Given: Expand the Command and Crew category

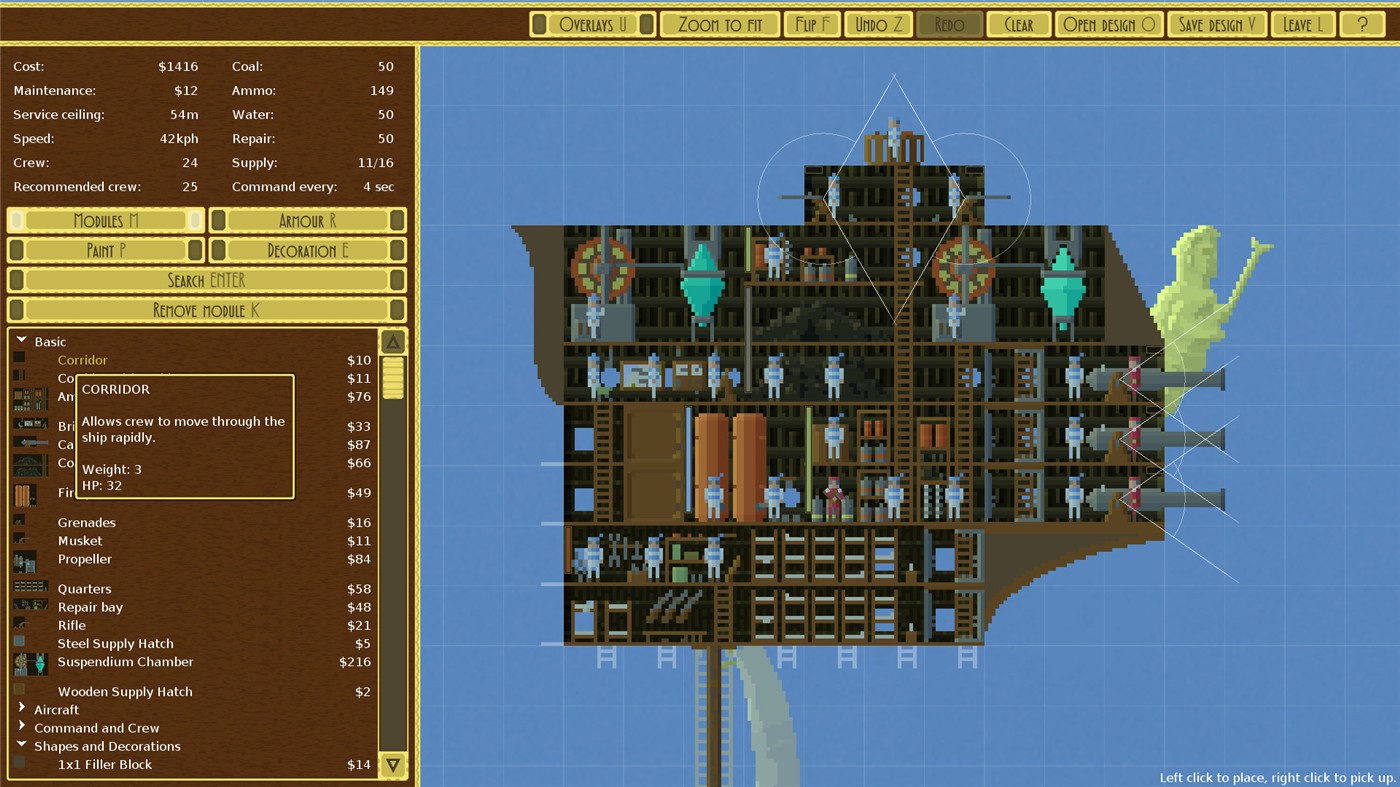Looking at the screenshot, I should [x=22, y=727].
